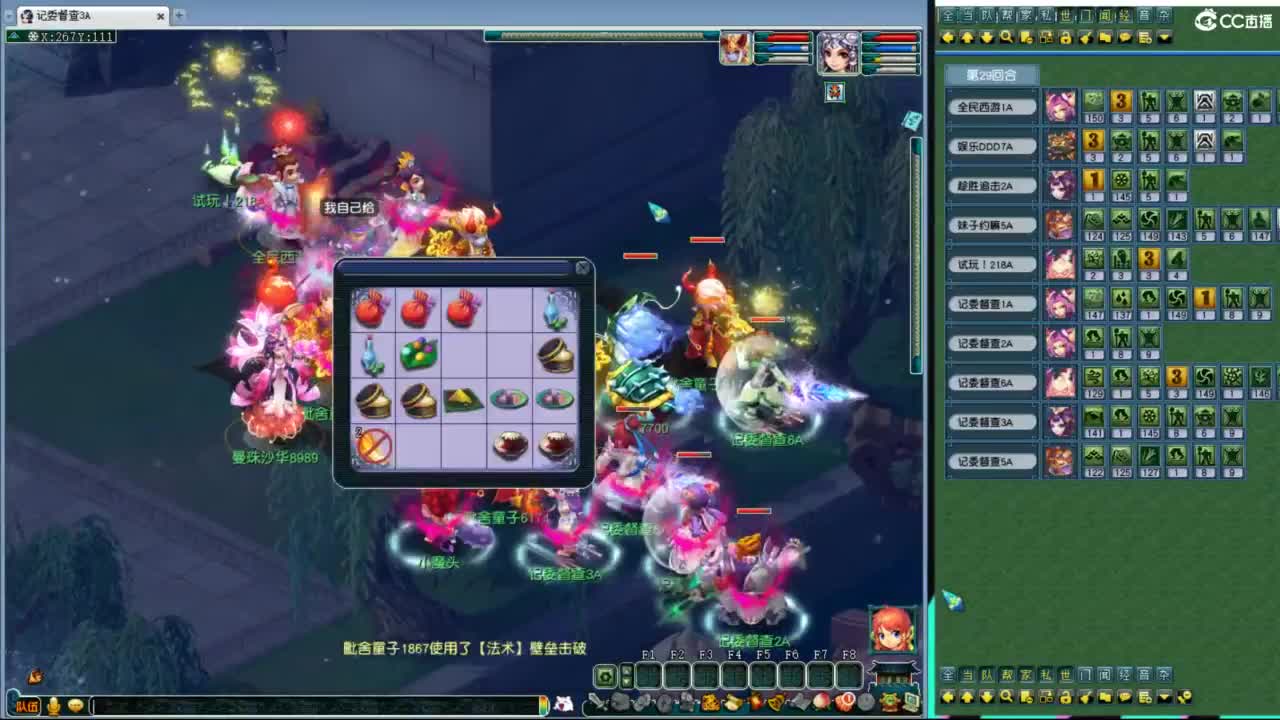Open the golden scroll icon in the skill bar
Screen dimensions: 1280x720
coord(732,701)
